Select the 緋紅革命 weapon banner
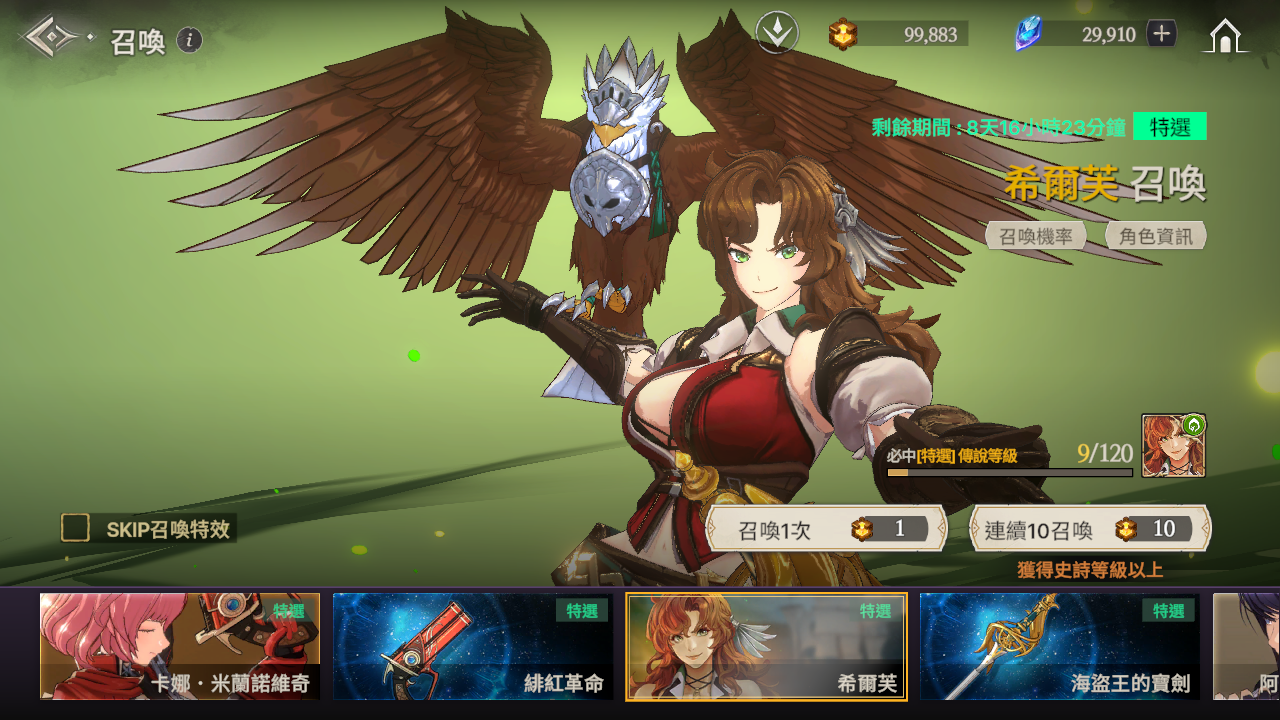Image resolution: width=1280 pixels, height=720 pixels. (473, 646)
